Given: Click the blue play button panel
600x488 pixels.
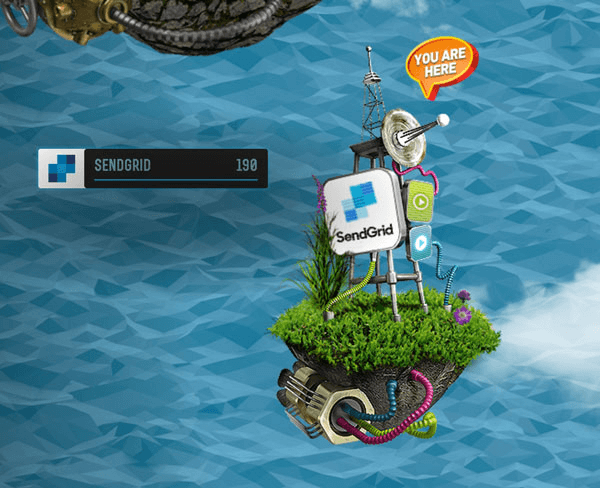Looking at the screenshot, I should [420, 240].
